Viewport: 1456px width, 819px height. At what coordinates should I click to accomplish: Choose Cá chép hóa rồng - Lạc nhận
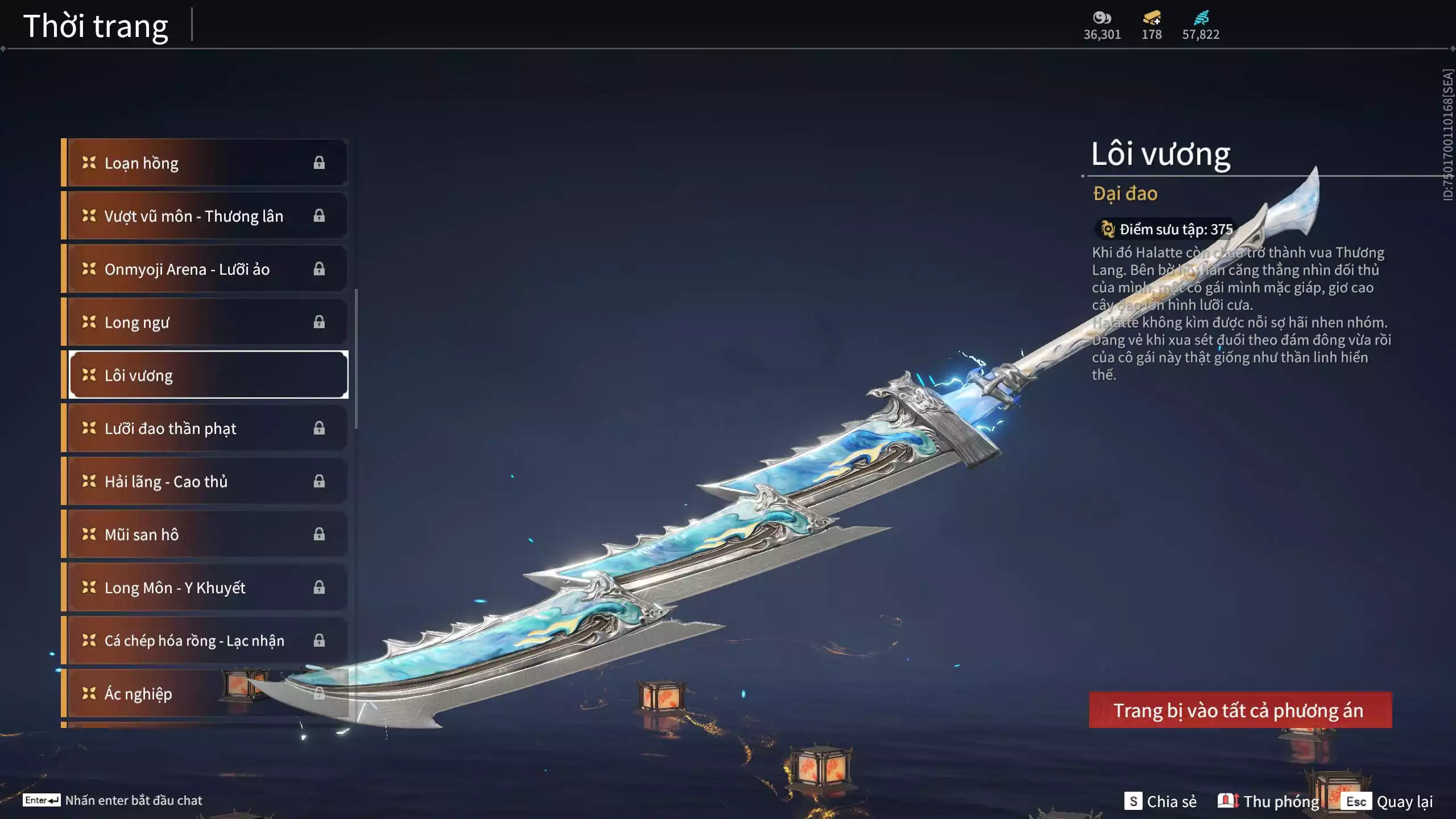click(x=205, y=640)
